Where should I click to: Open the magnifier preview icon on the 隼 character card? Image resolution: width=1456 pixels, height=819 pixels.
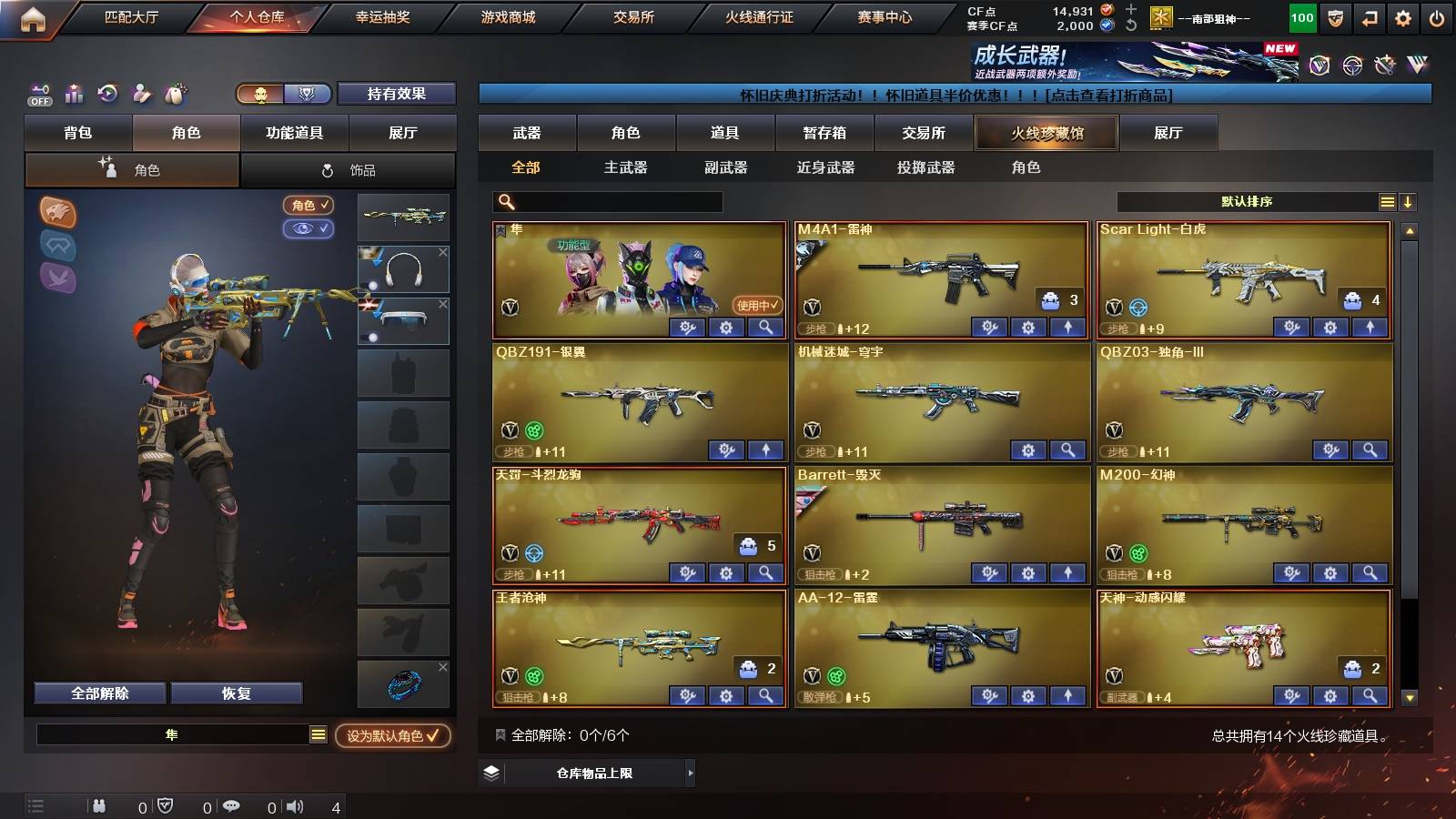point(765,327)
